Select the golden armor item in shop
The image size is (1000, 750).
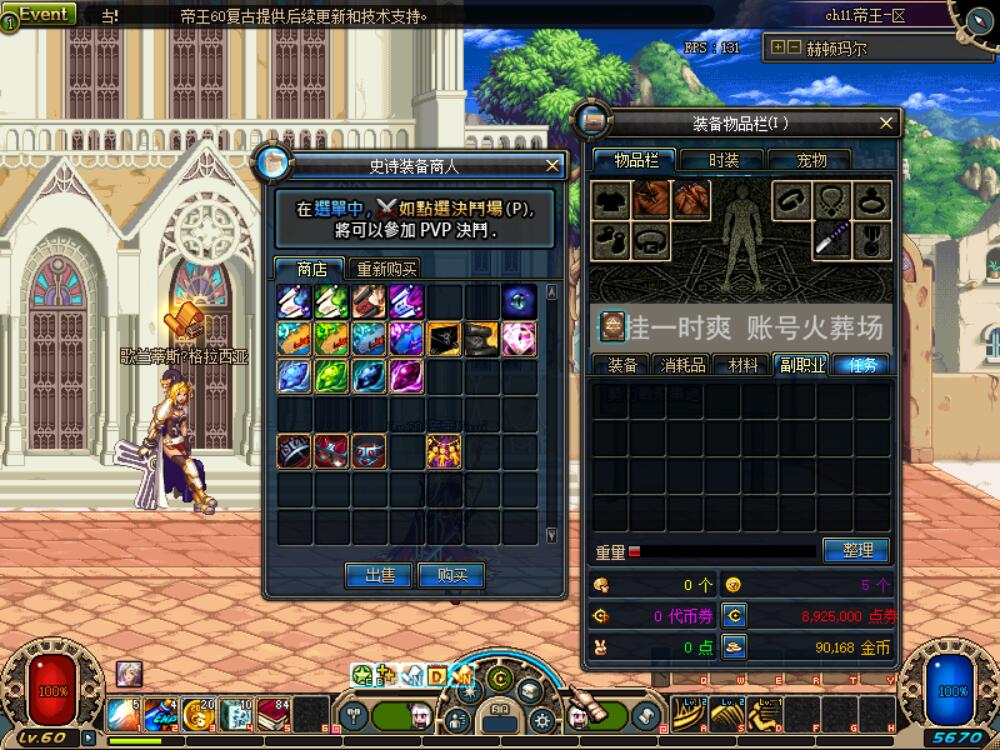click(x=444, y=451)
